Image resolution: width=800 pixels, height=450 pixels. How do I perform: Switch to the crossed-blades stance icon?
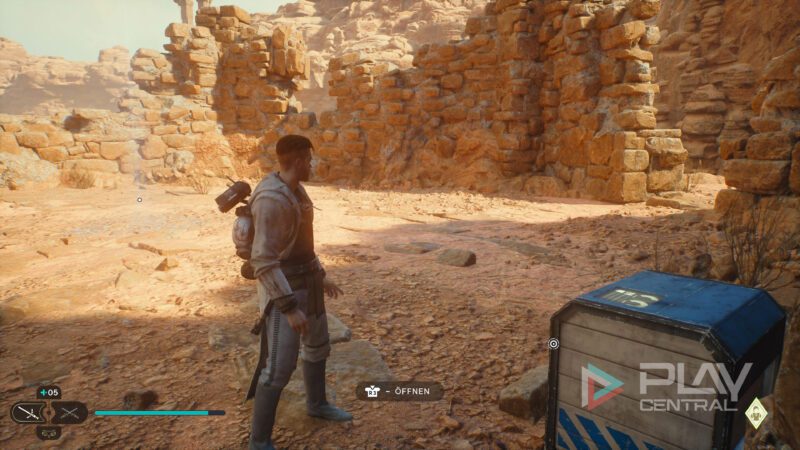click(69, 412)
